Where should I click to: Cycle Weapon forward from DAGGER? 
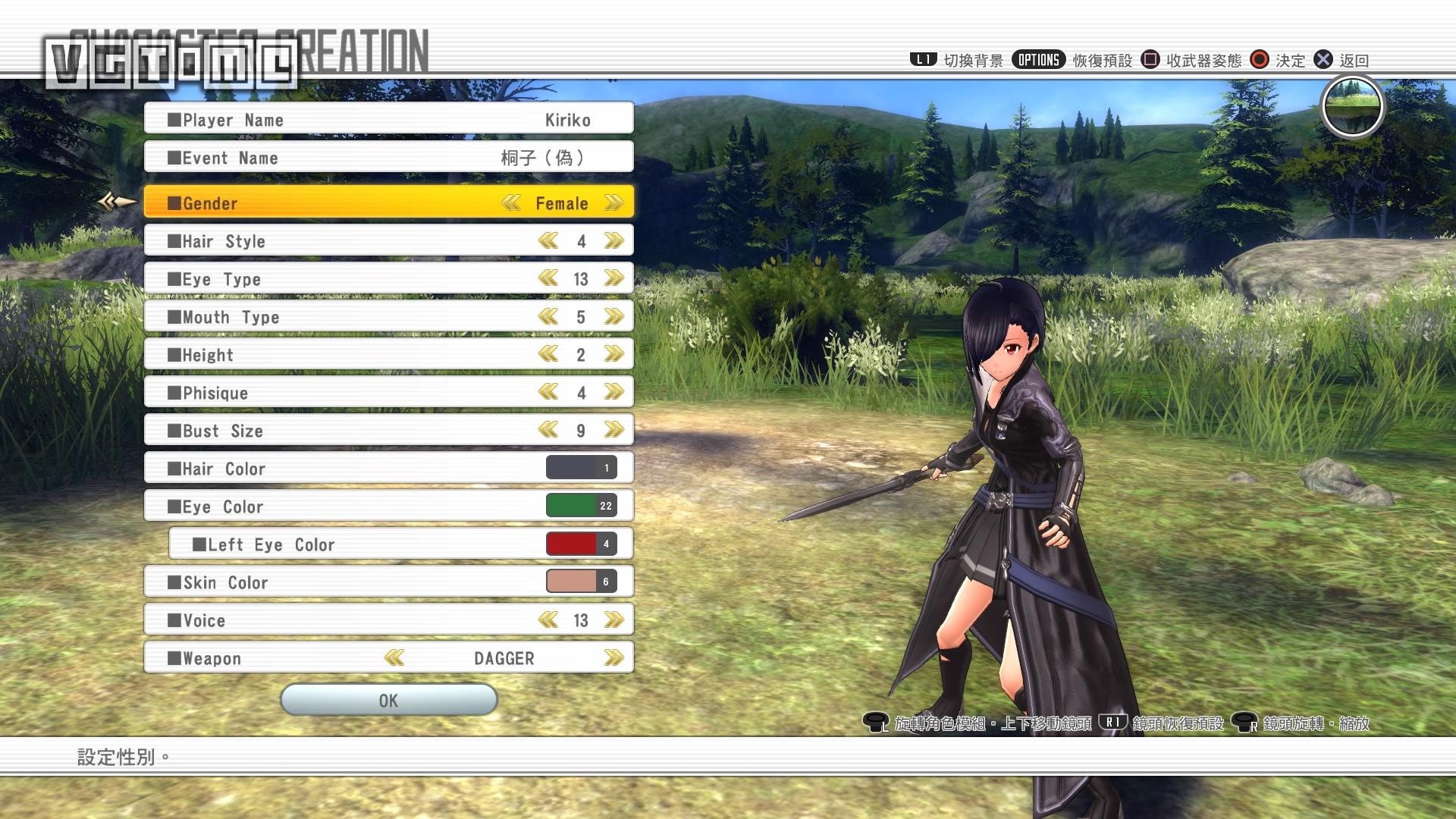click(x=613, y=658)
